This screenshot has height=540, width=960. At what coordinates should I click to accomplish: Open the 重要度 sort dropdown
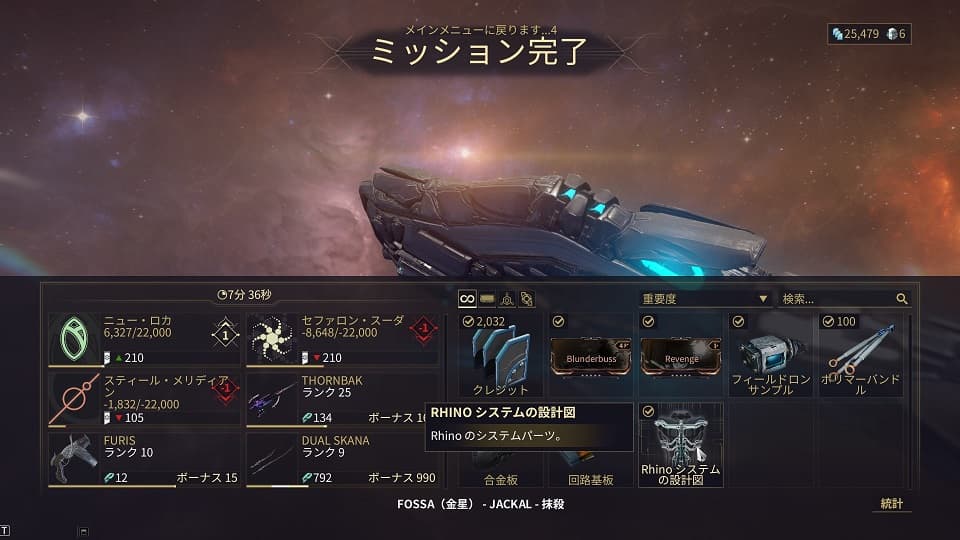[705, 298]
